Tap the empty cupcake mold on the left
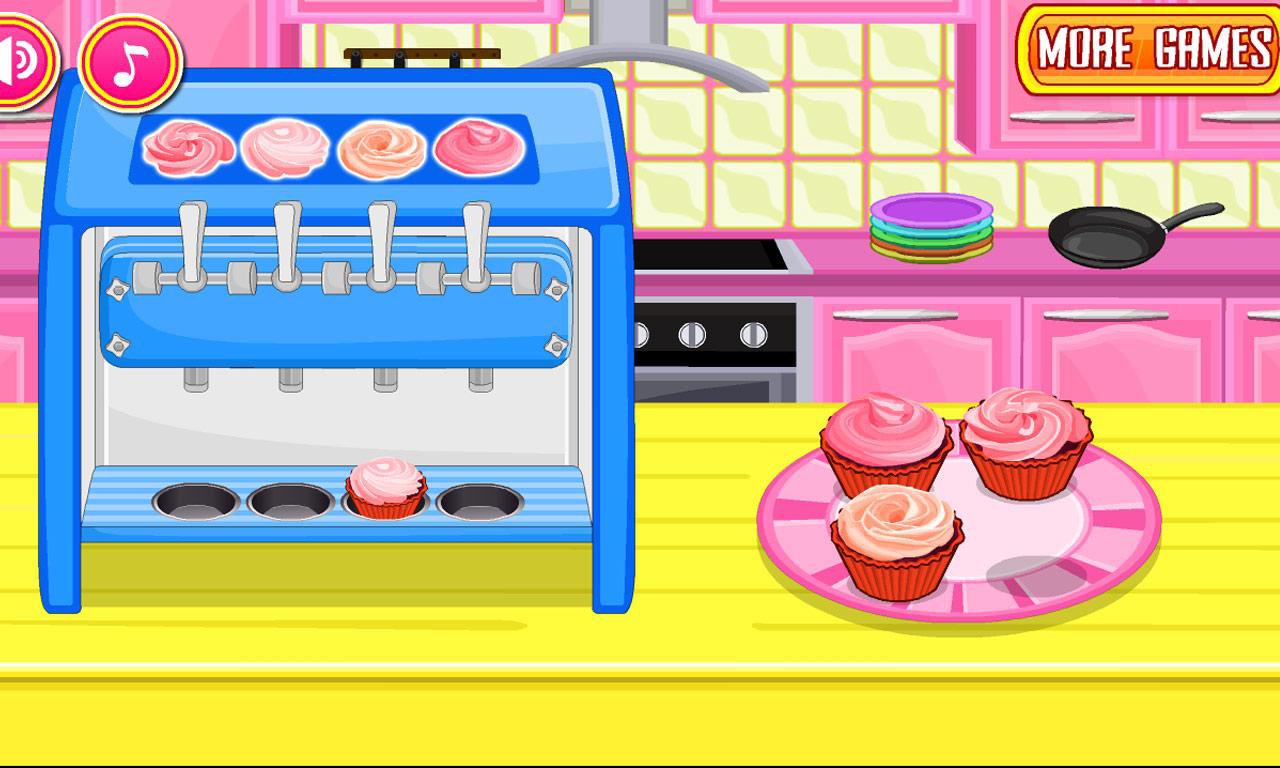 [x=193, y=500]
